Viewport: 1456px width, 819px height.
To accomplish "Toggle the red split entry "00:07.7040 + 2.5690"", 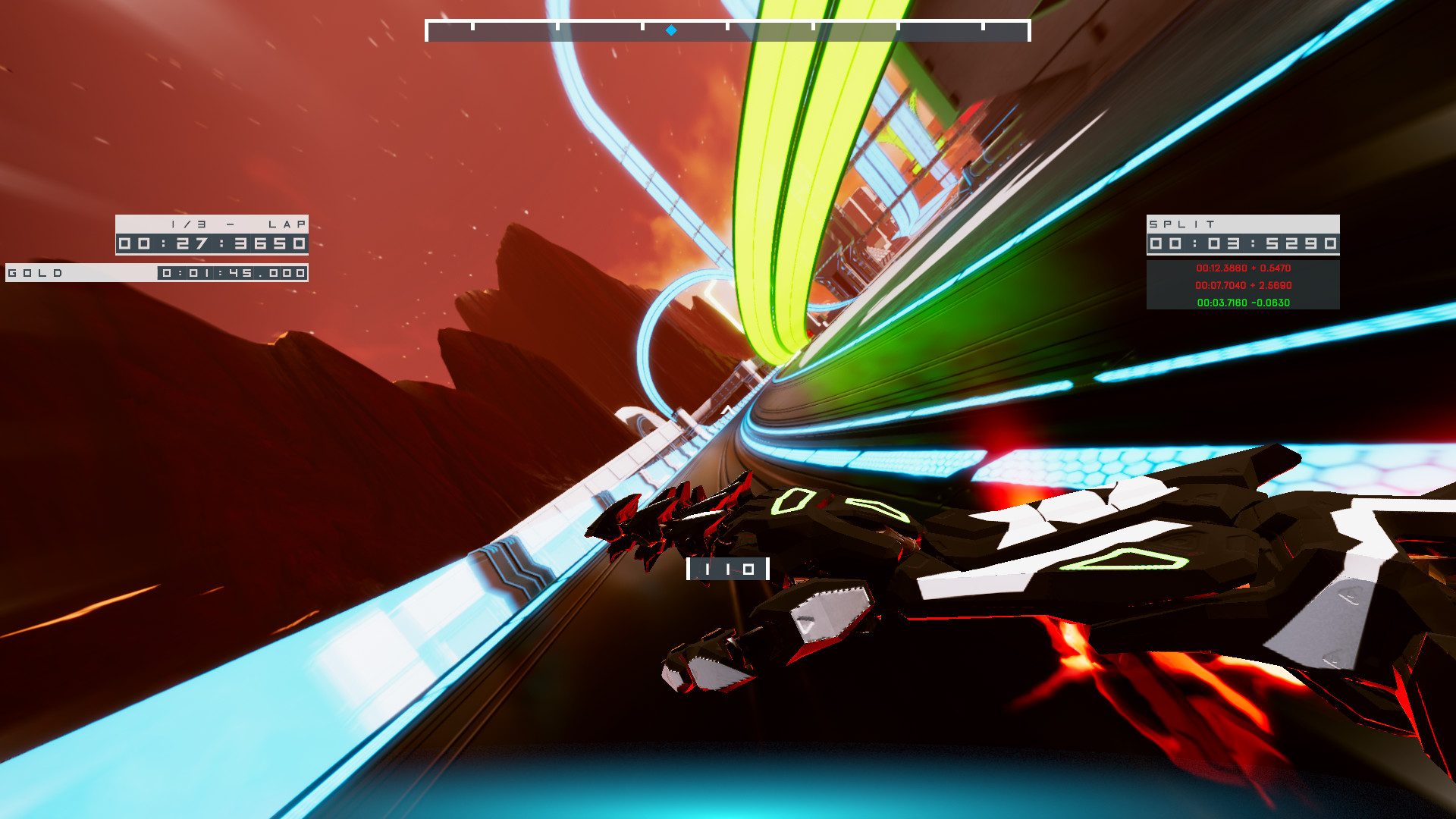I will tap(1244, 285).
